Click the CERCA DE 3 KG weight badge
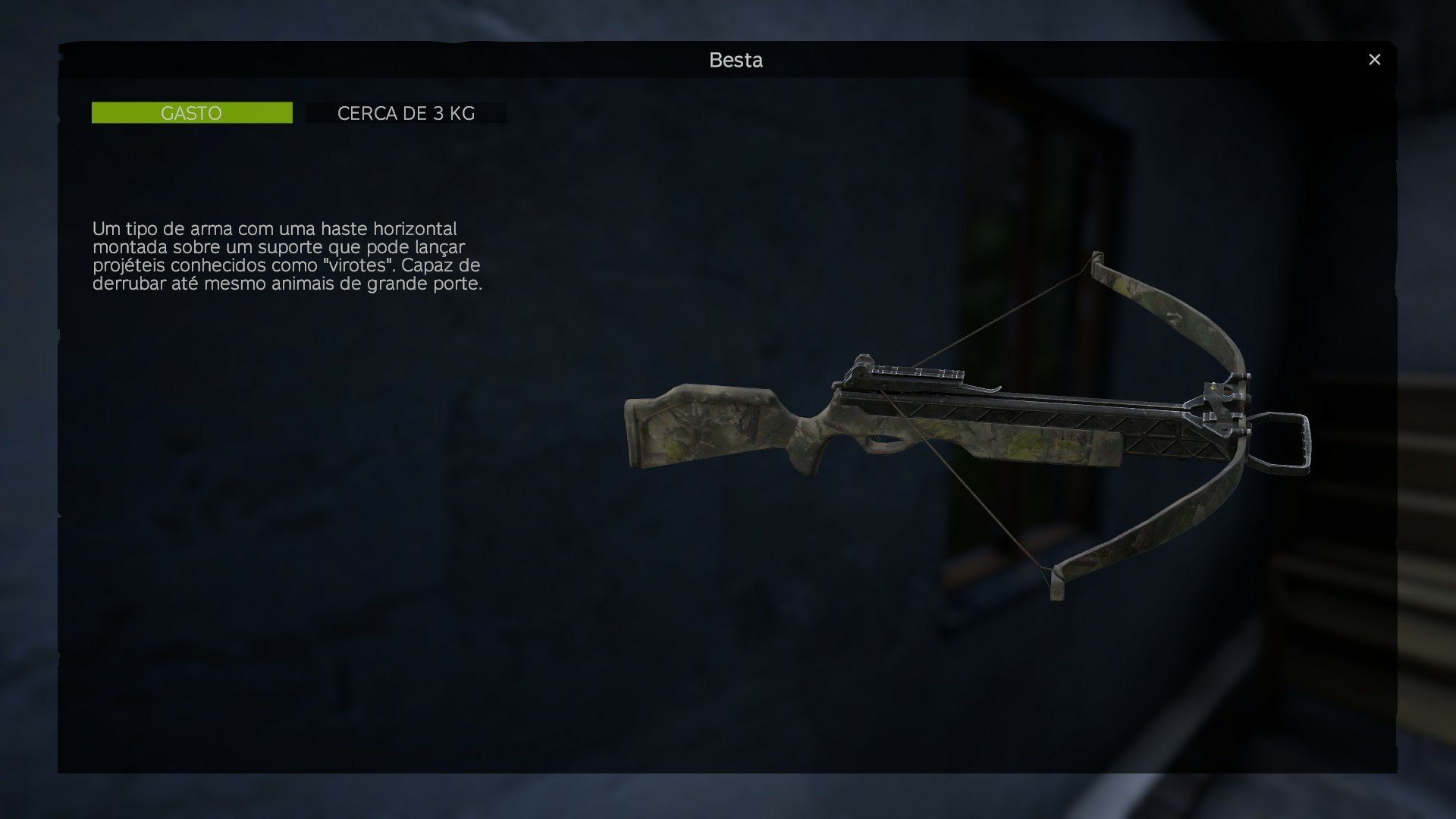The width and height of the screenshot is (1456, 819). pyautogui.click(x=406, y=113)
